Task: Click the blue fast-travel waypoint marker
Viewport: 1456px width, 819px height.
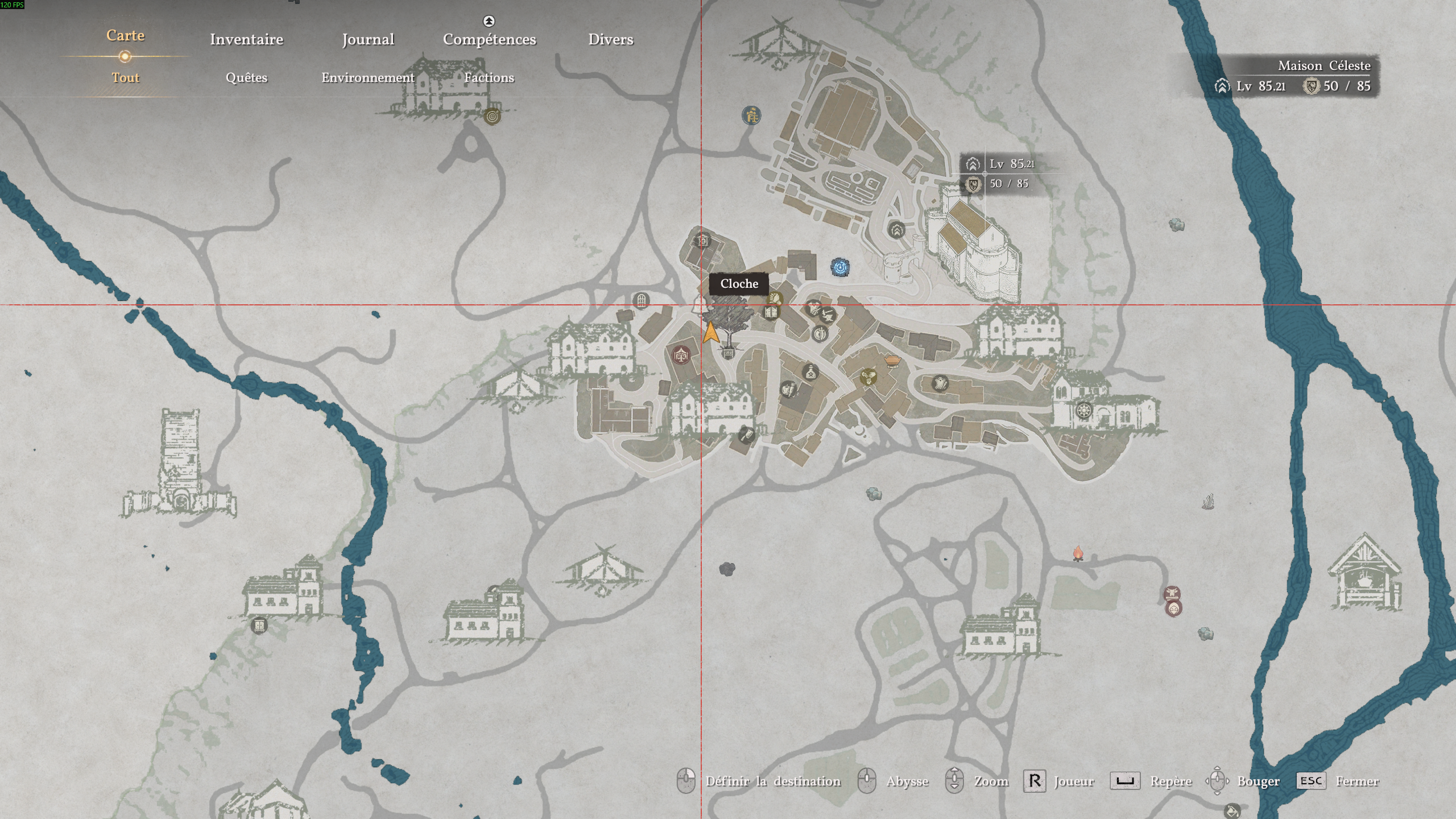Action: click(x=840, y=267)
